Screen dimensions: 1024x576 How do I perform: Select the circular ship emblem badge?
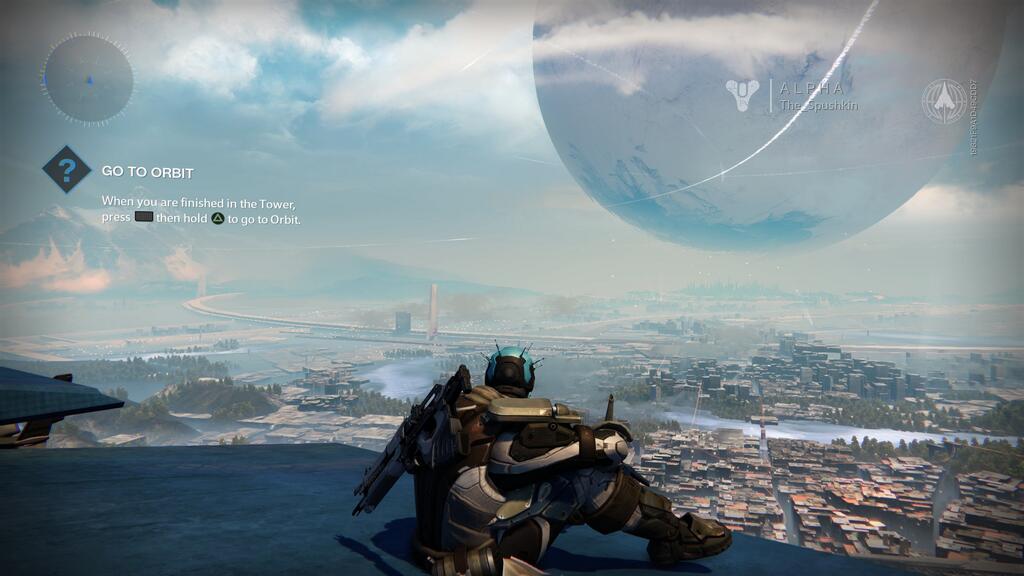tap(944, 102)
